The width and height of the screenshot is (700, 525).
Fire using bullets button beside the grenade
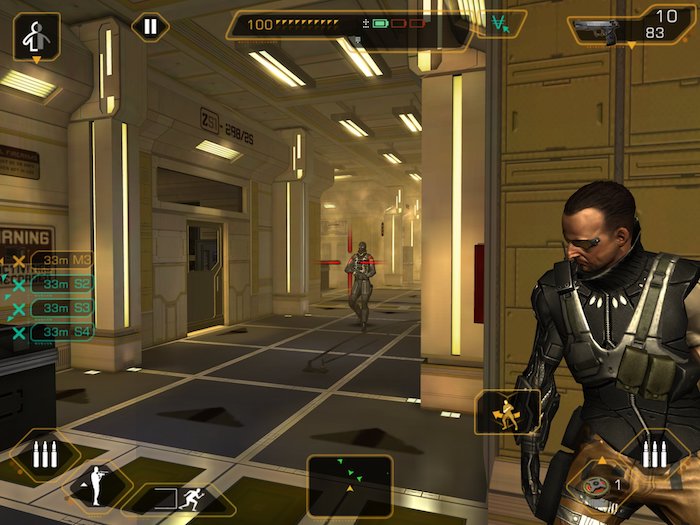[x=654, y=454]
